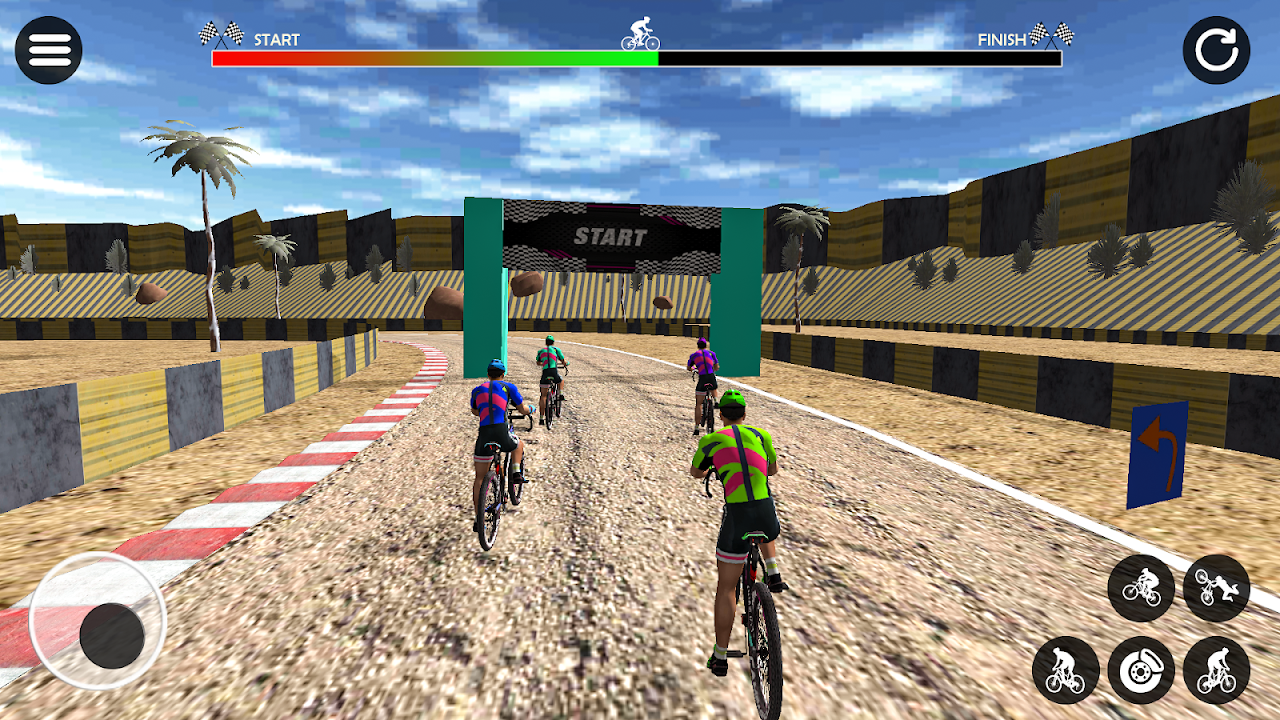1280x720 pixels.
Task: Open the hamburger menu
Action: click(49, 49)
